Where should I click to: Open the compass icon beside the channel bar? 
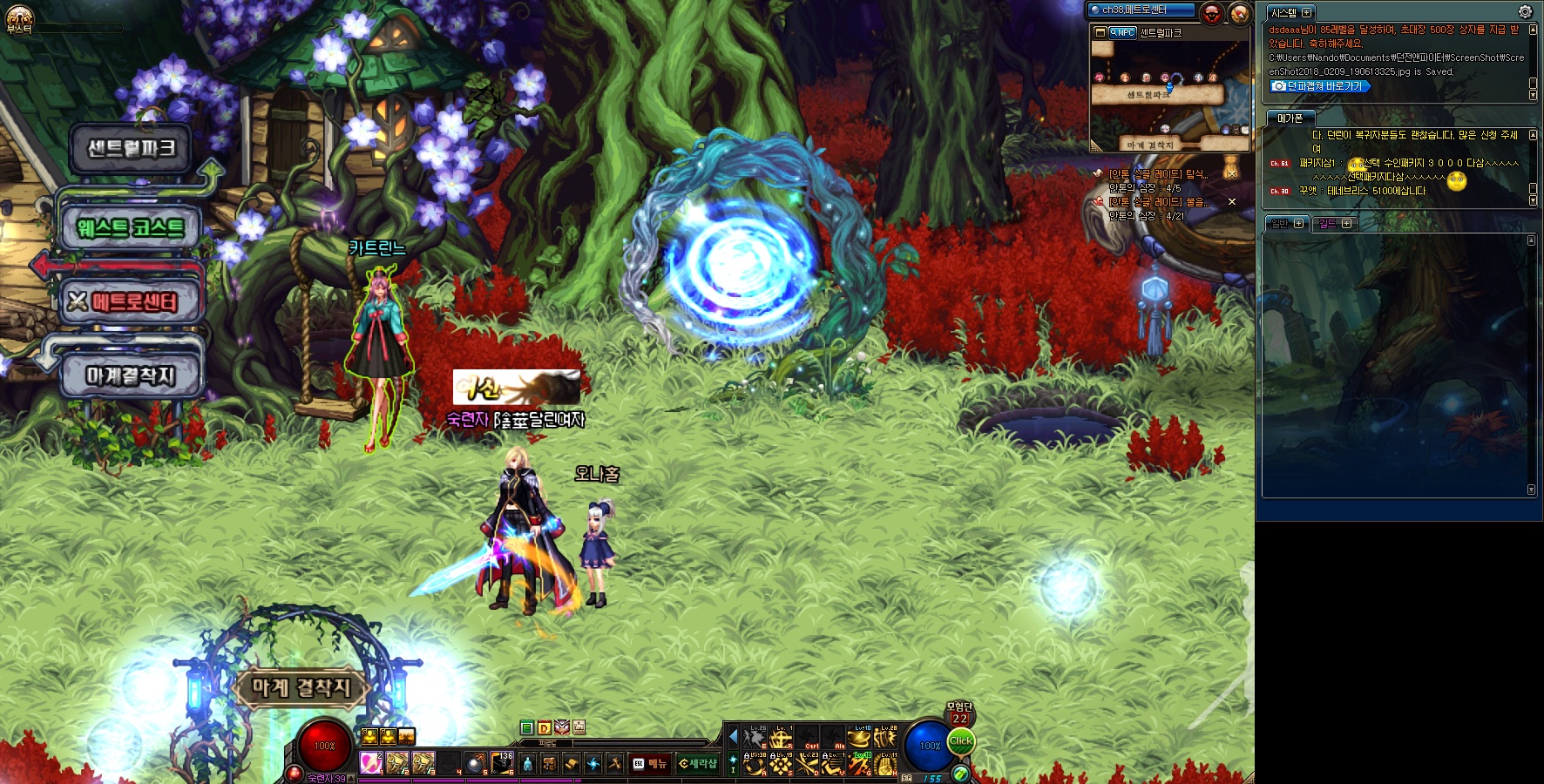(1239, 13)
